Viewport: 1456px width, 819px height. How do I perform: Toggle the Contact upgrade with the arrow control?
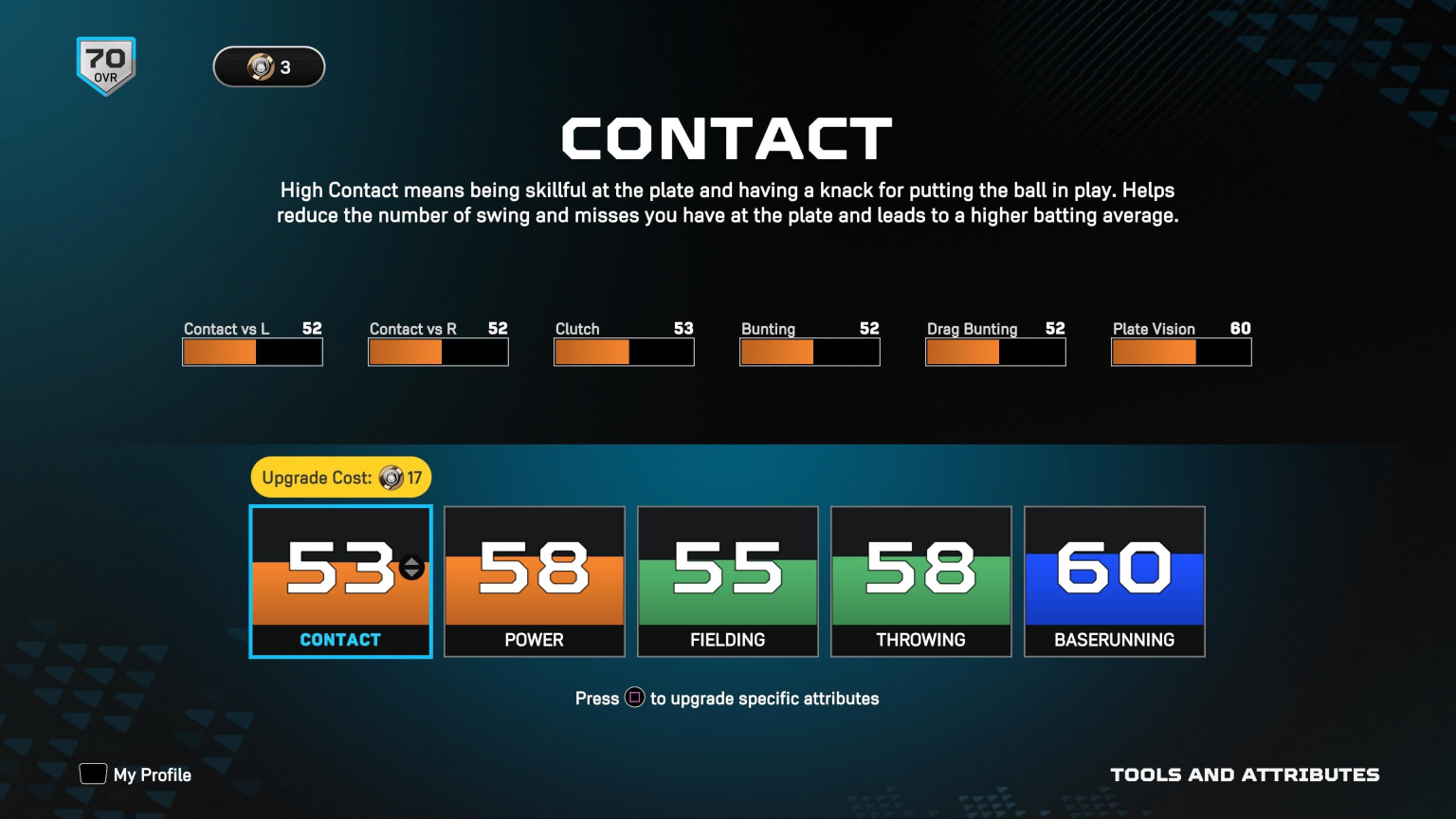coord(409,568)
